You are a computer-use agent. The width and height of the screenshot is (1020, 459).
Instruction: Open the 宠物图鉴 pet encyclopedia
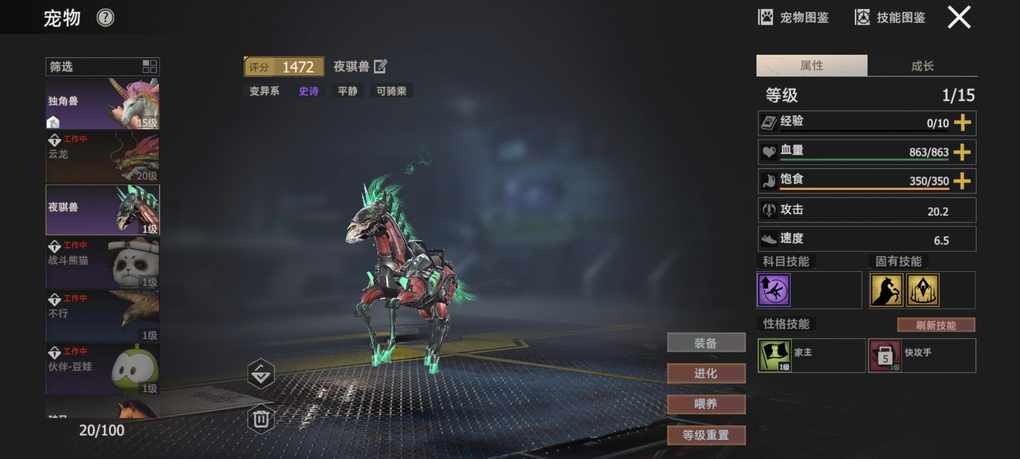[x=793, y=17]
